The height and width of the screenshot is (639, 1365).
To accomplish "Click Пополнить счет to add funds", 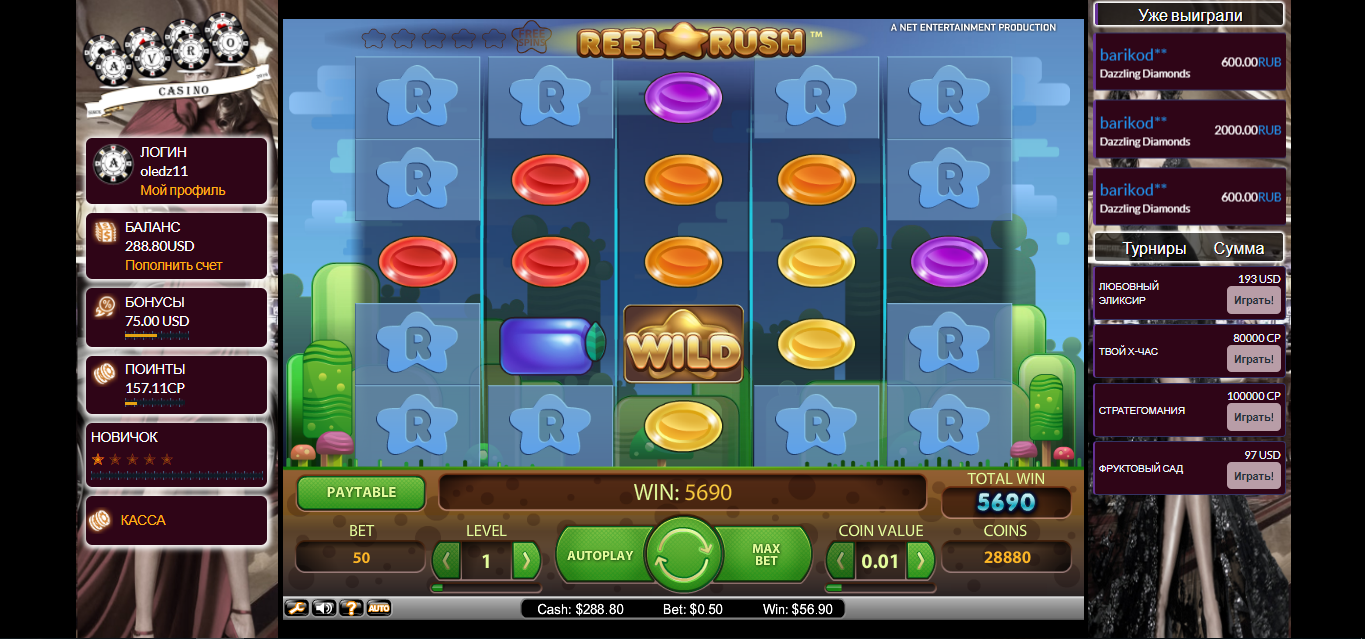I will [174, 265].
